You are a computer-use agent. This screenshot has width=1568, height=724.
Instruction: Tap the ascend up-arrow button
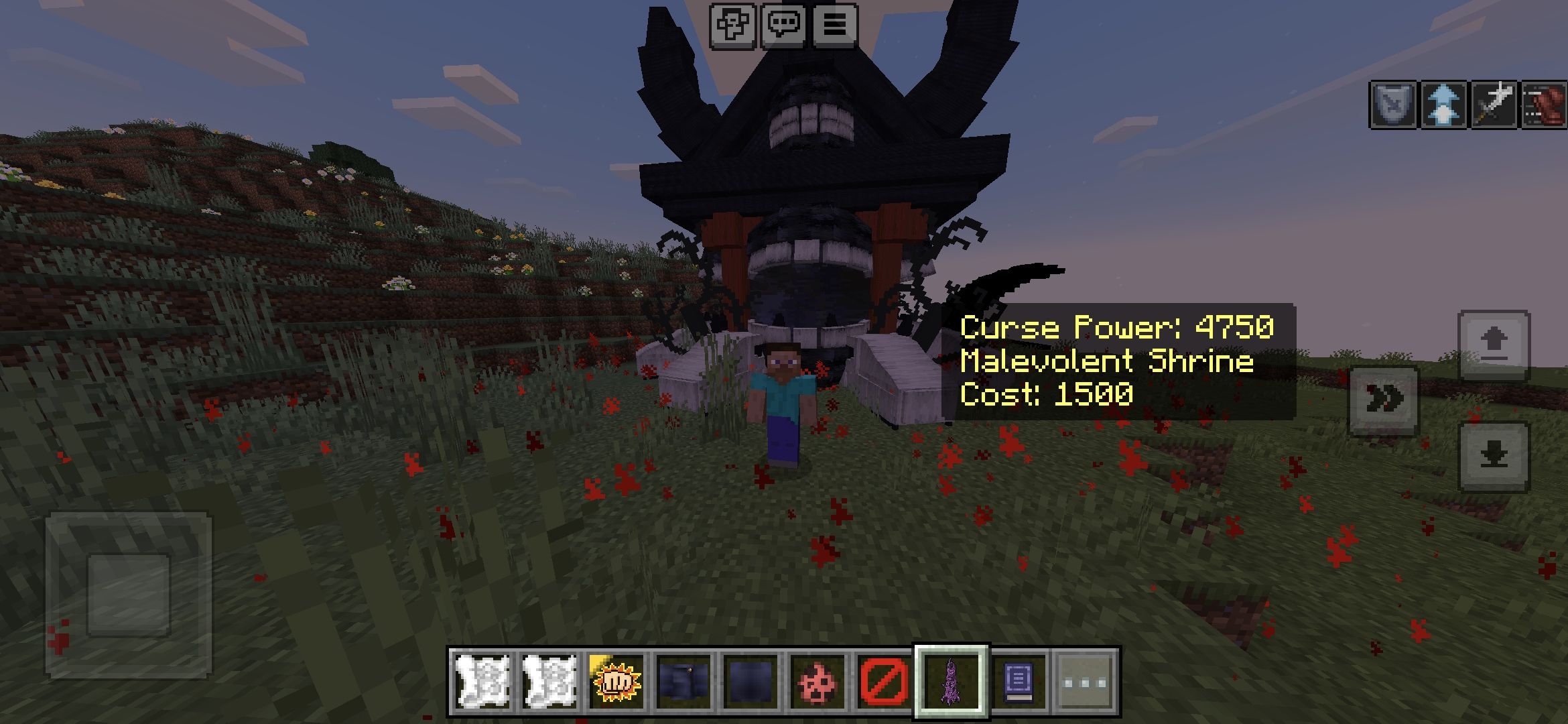[x=1494, y=345]
